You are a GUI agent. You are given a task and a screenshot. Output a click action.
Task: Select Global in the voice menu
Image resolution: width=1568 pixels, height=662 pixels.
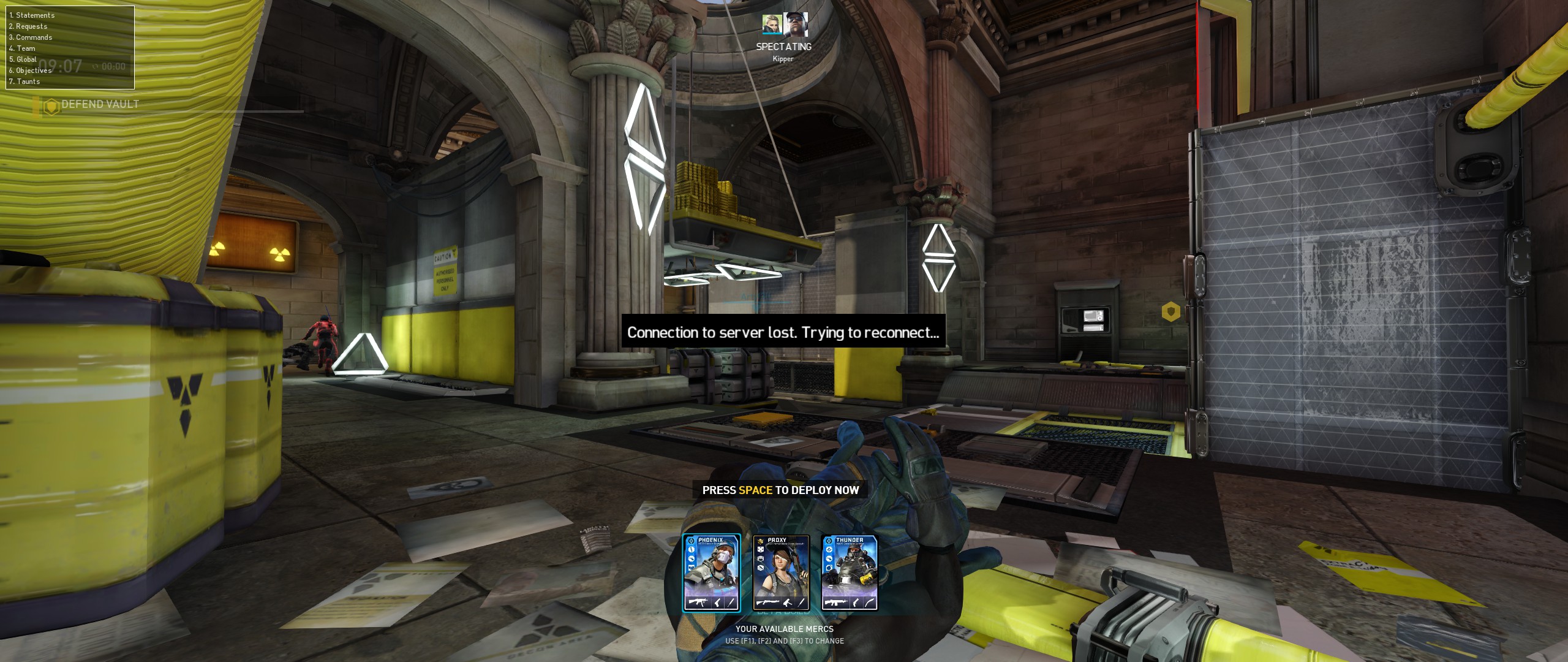click(23, 59)
